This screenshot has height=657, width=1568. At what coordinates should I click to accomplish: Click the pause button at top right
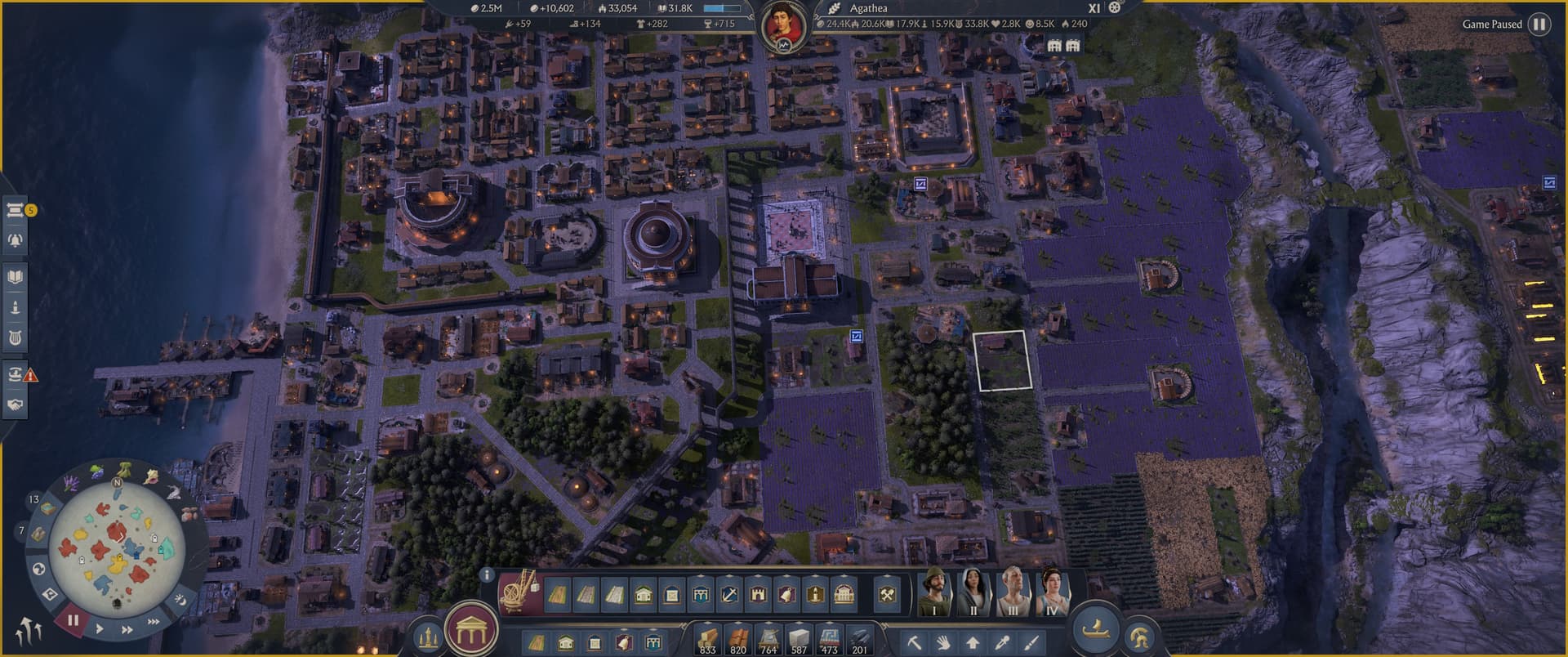click(x=1539, y=24)
